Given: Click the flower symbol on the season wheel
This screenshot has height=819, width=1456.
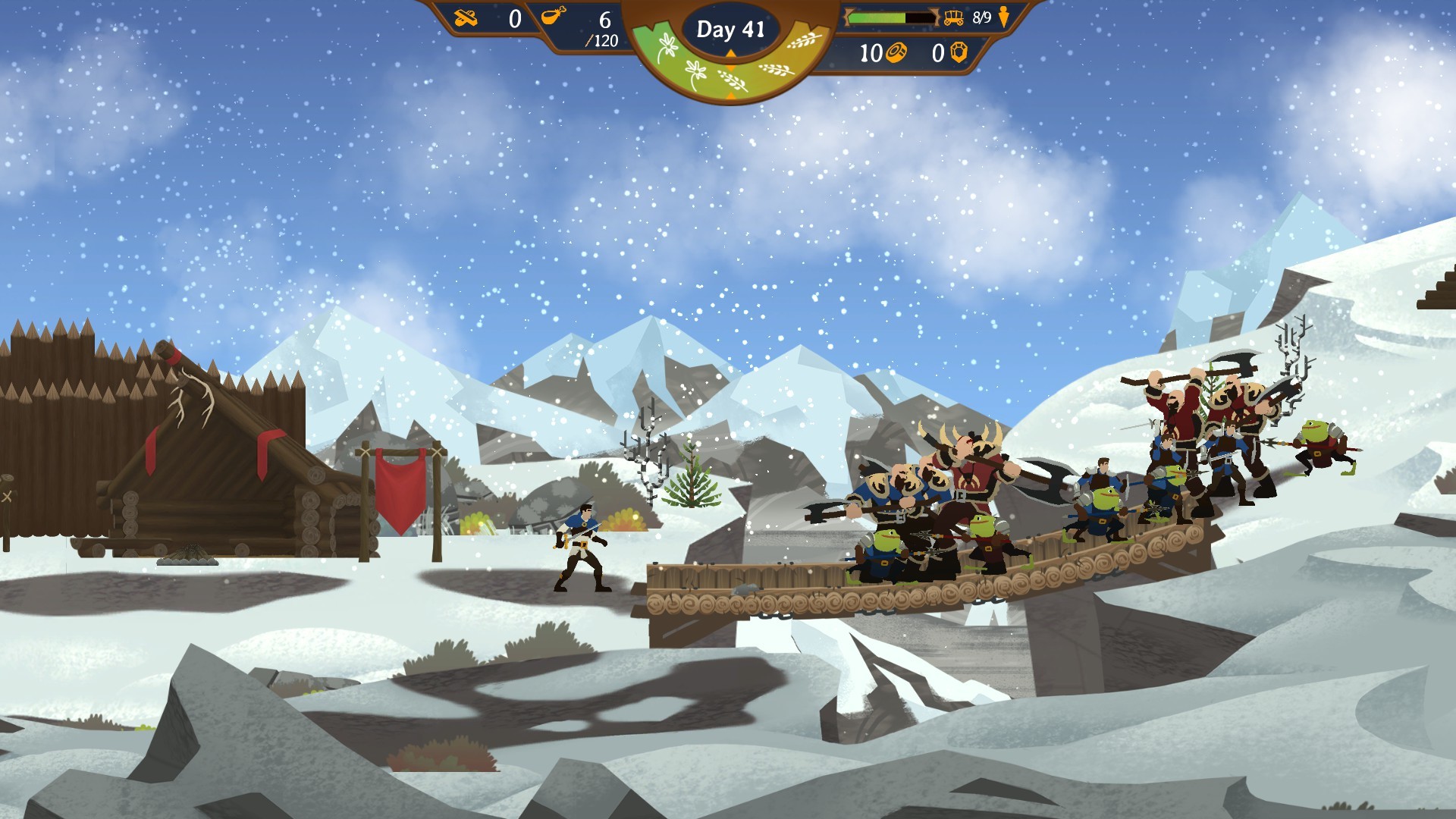Looking at the screenshot, I should [668, 47].
